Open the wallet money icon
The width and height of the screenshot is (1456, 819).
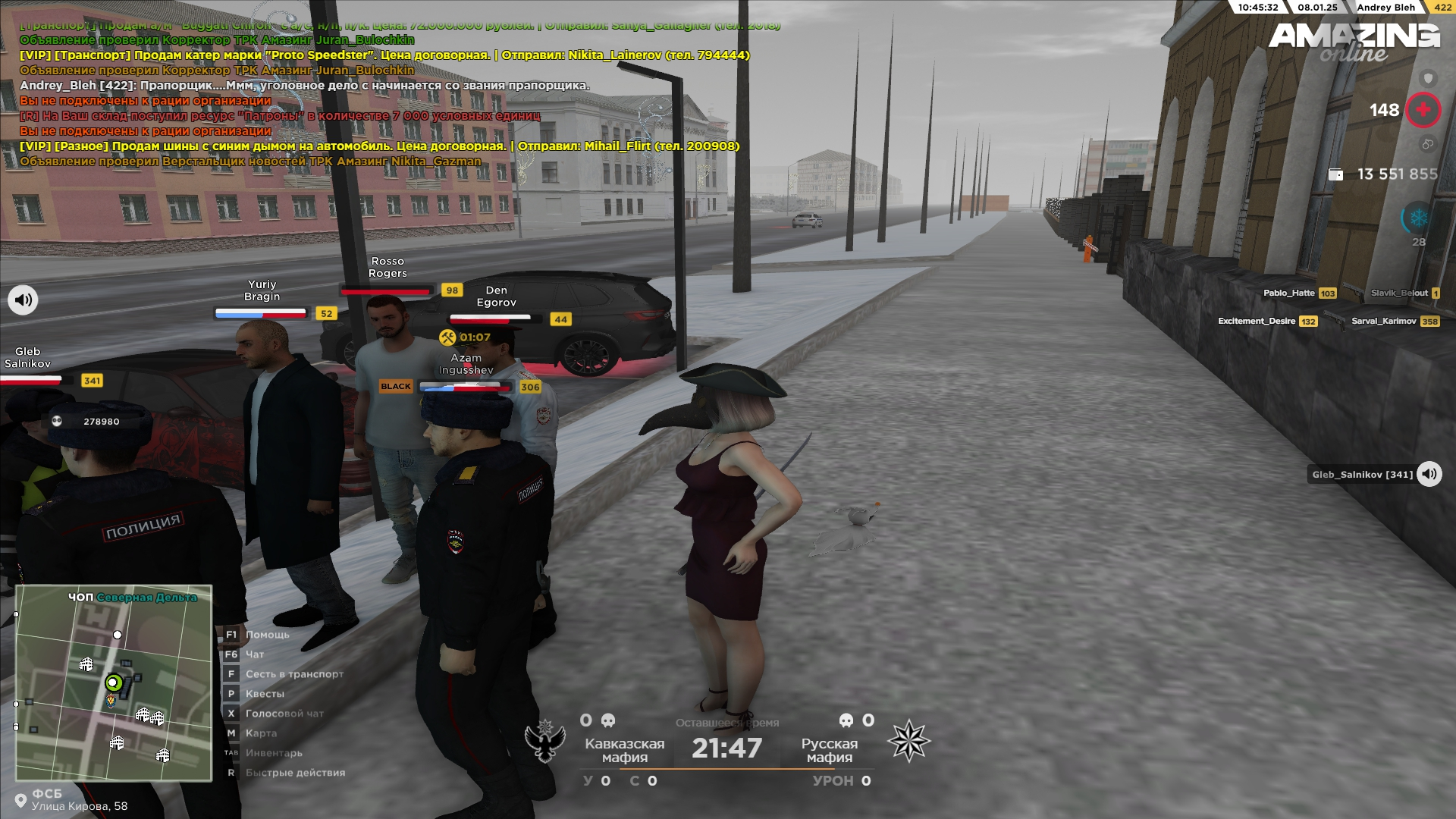coord(1335,174)
